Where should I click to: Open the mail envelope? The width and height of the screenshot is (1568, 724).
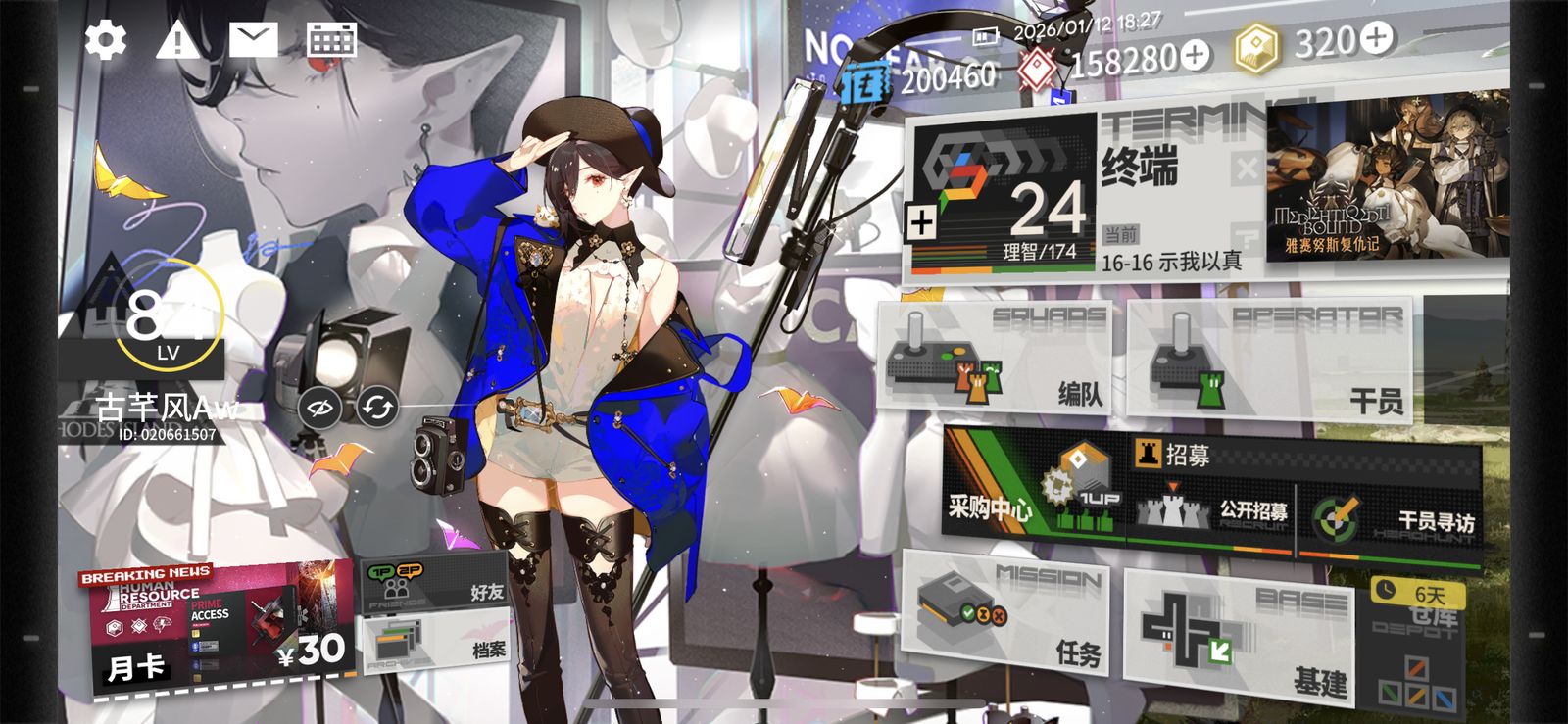click(x=253, y=39)
